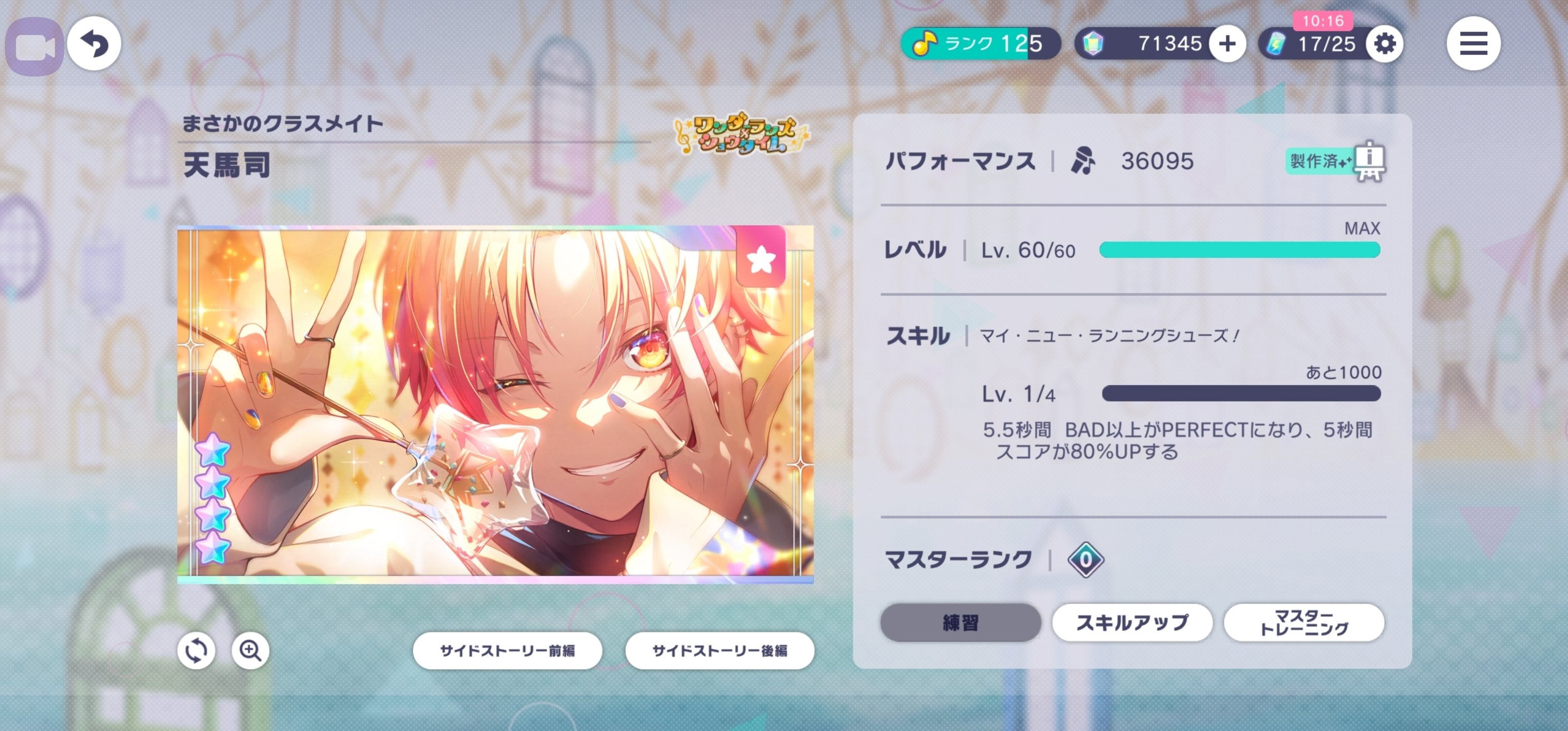The image size is (1568, 731).
Task: Open the hamburger menu
Action: [1473, 43]
